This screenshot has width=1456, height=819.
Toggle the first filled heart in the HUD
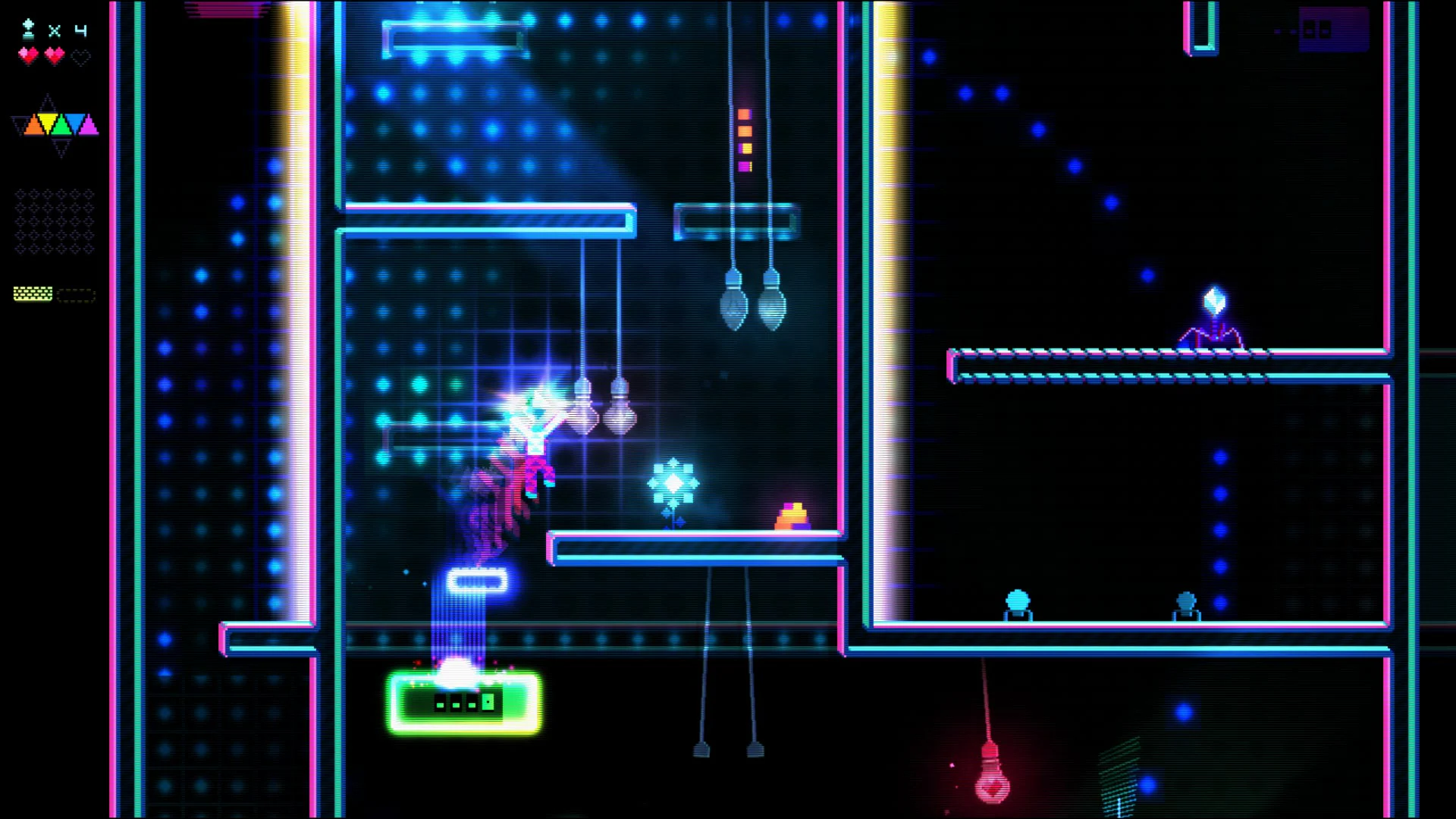[28, 55]
